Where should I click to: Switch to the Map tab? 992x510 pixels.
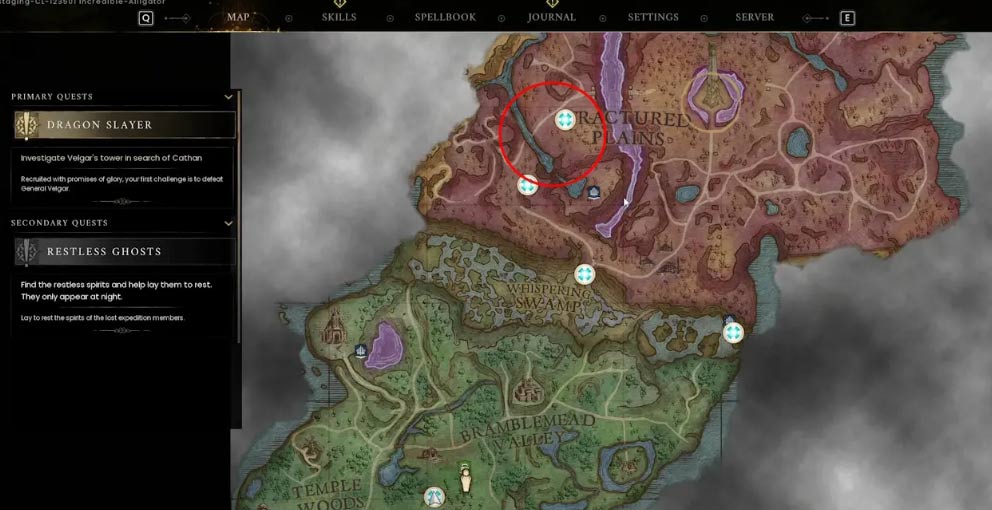238,17
